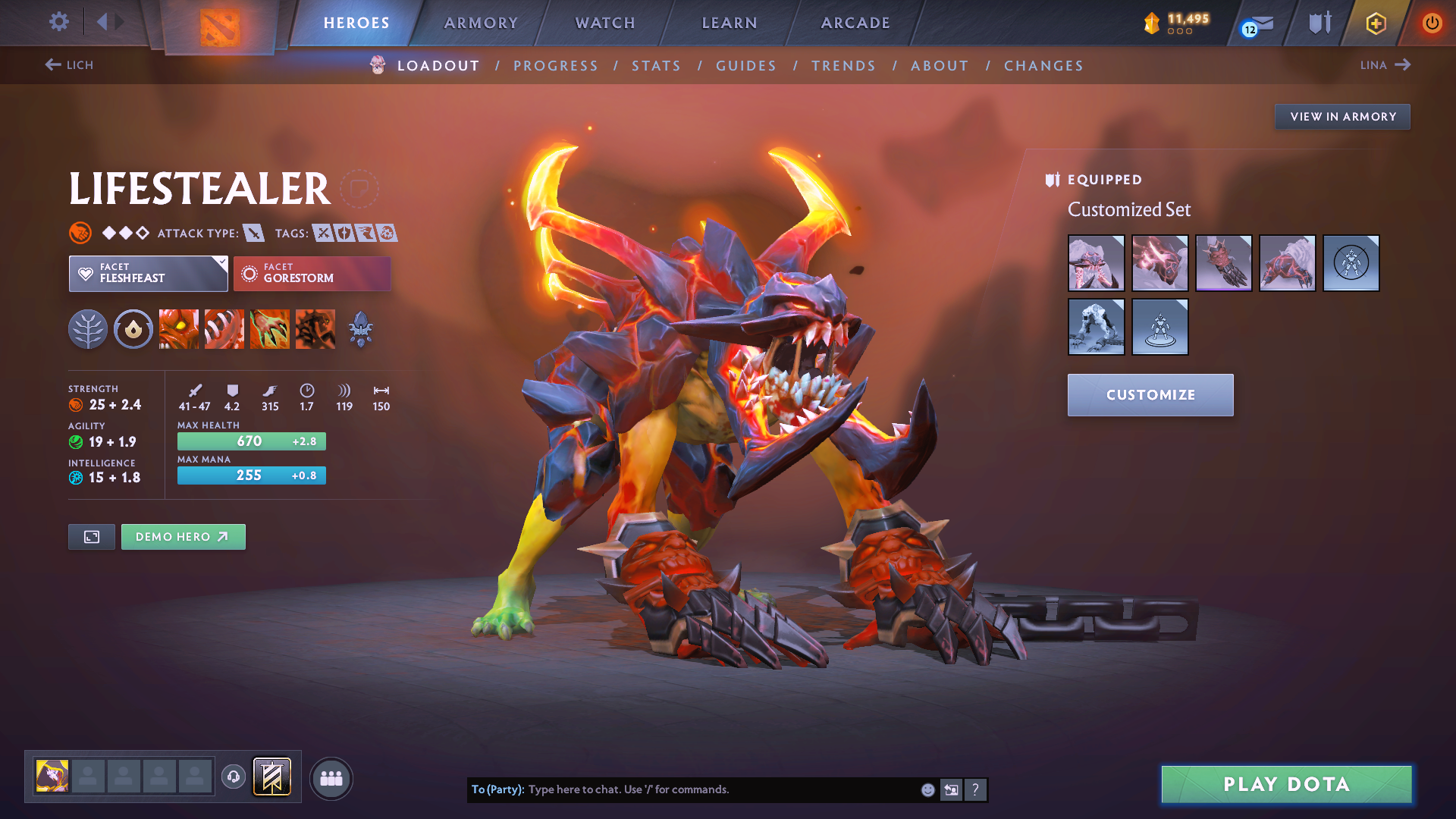The width and height of the screenshot is (1456, 819).
Task: View the Trends section
Action: click(843, 66)
